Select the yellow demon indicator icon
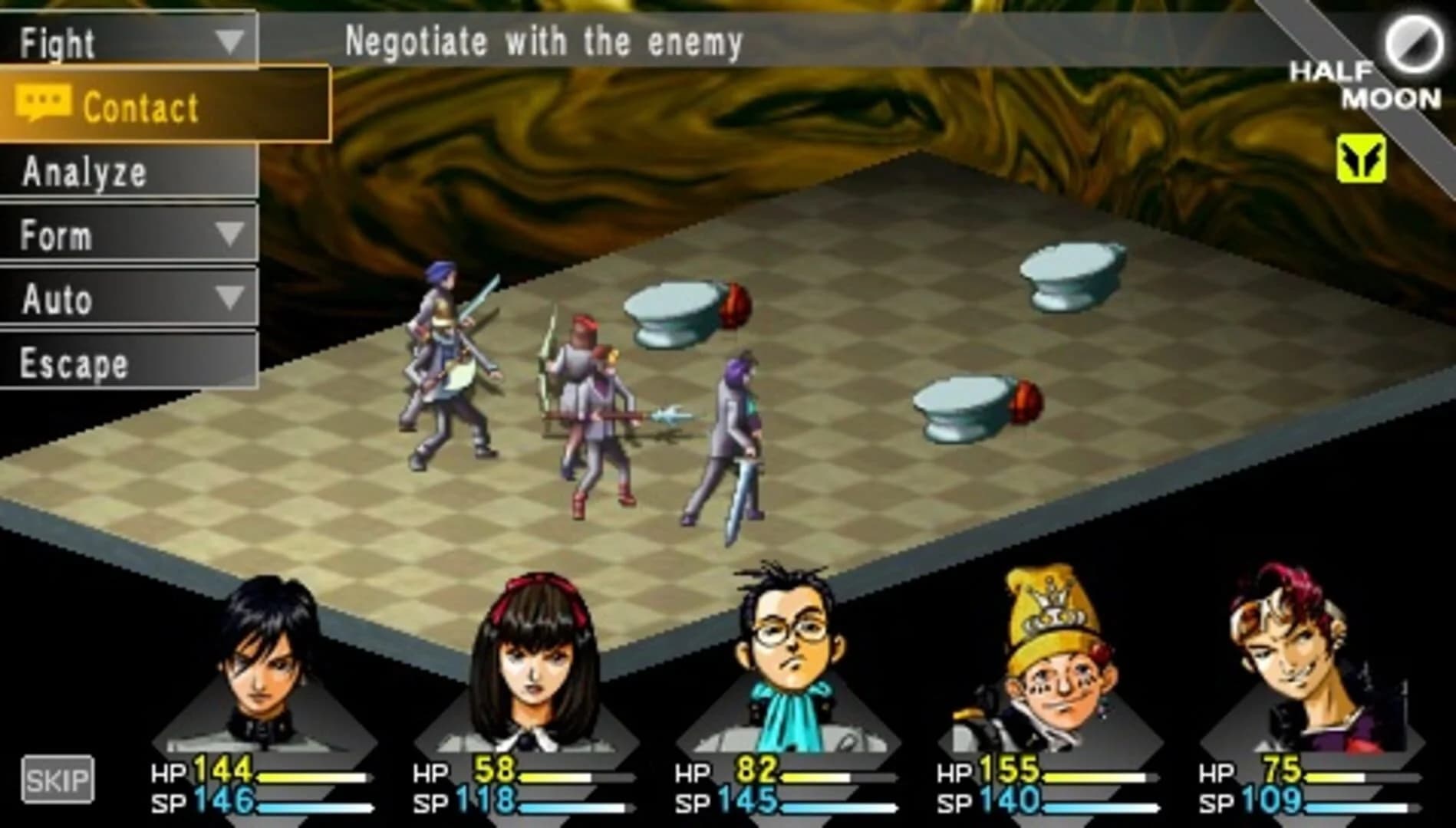This screenshot has width=1456, height=828. [1360, 157]
